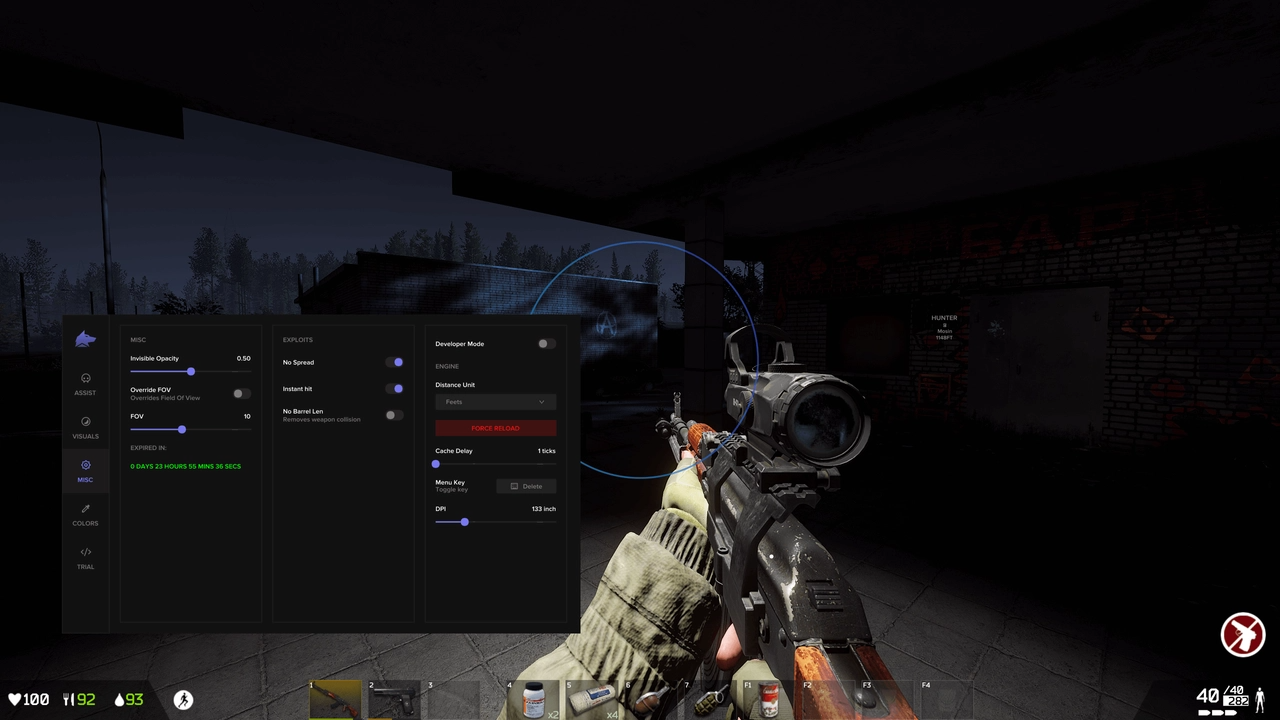Select the rifle thumbnail in hotbar slot 1
Screen dimensions: 1280x720
point(335,697)
